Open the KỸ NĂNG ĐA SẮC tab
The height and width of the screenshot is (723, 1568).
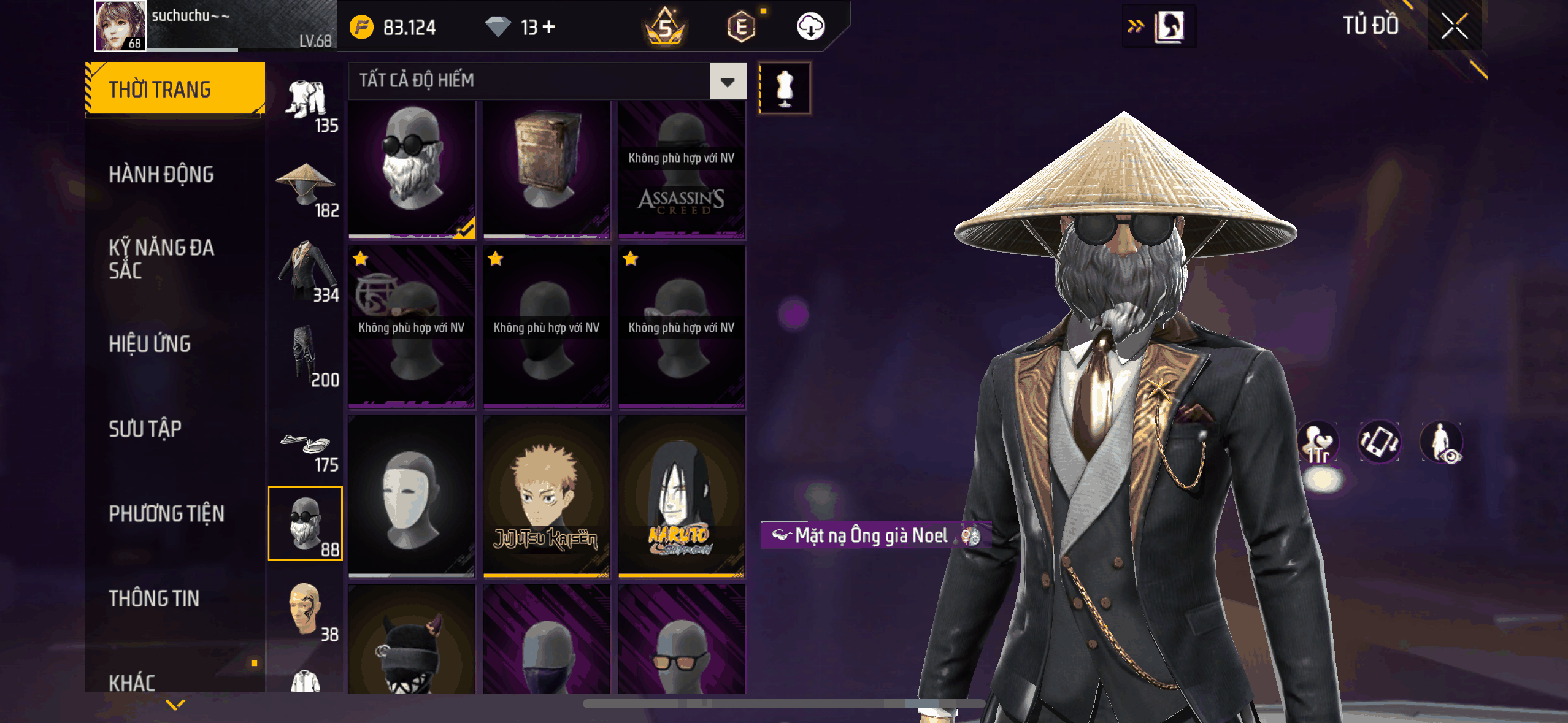161,259
